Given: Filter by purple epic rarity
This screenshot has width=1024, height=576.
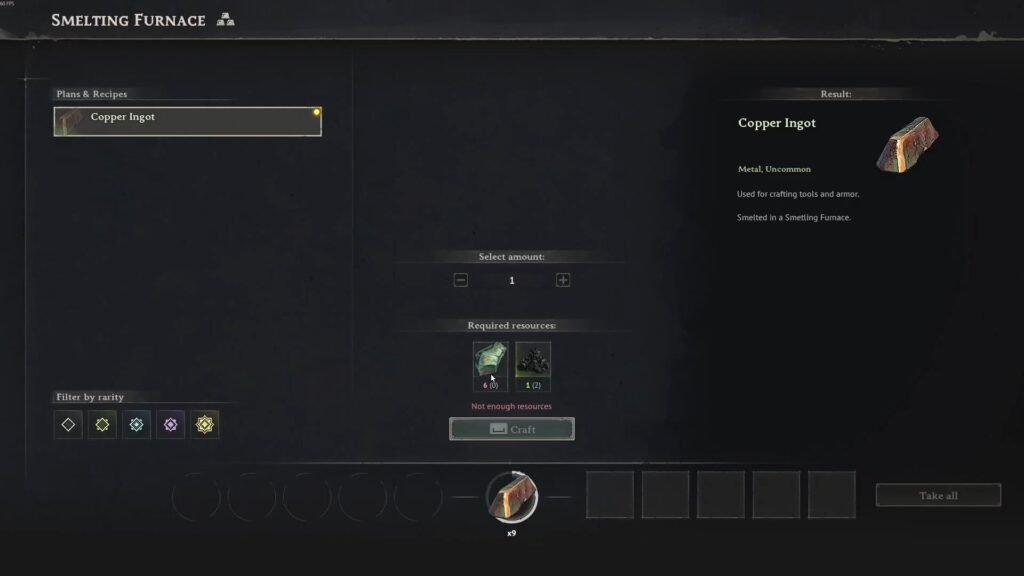Looking at the screenshot, I should pos(170,424).
